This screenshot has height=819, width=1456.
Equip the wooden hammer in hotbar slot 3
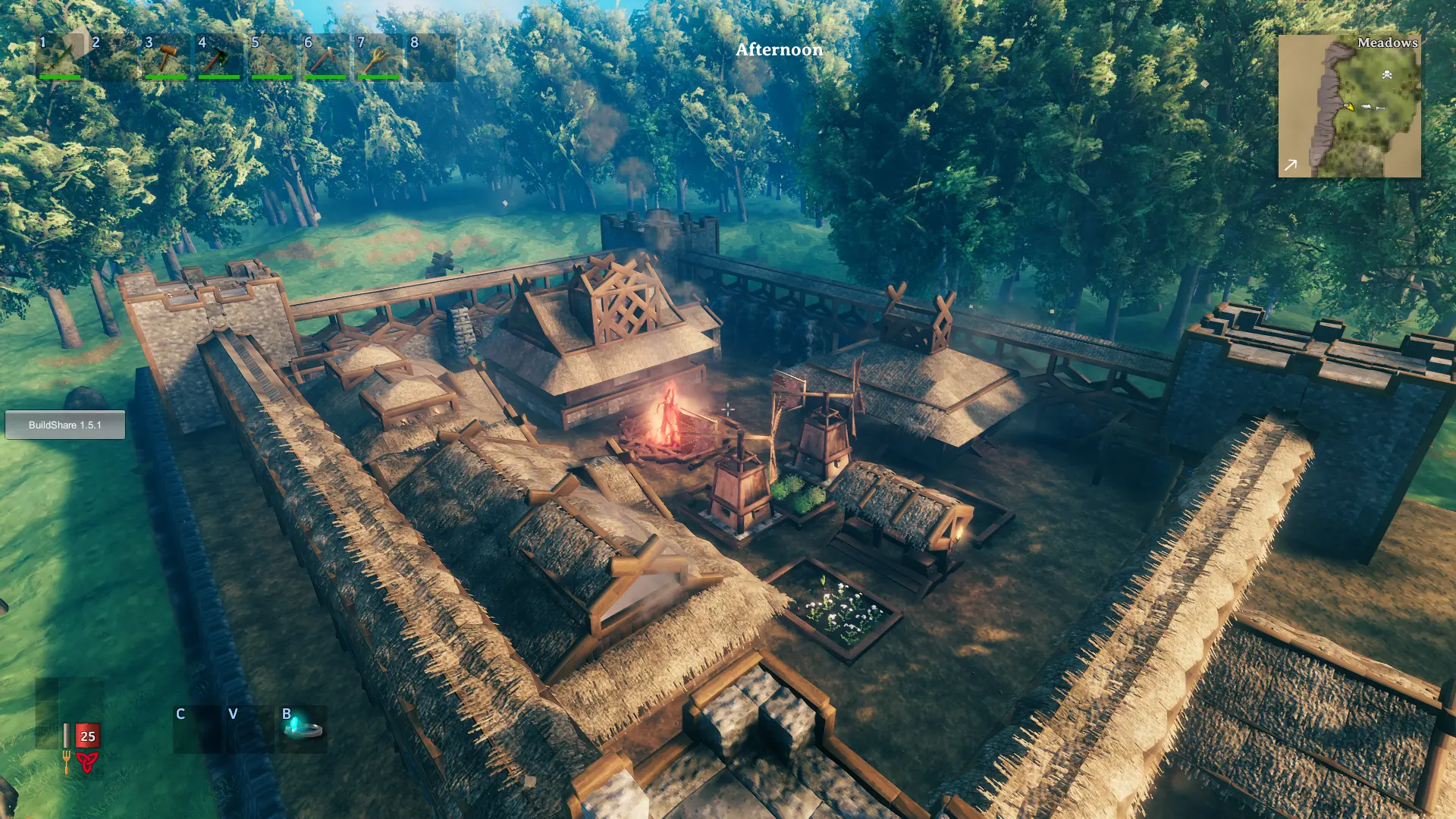click(x=166, y=58)
